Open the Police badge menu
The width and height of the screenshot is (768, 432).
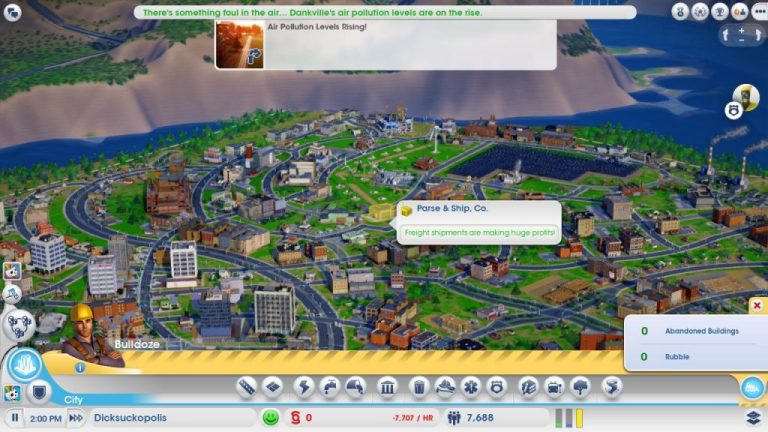pos(496,387)
